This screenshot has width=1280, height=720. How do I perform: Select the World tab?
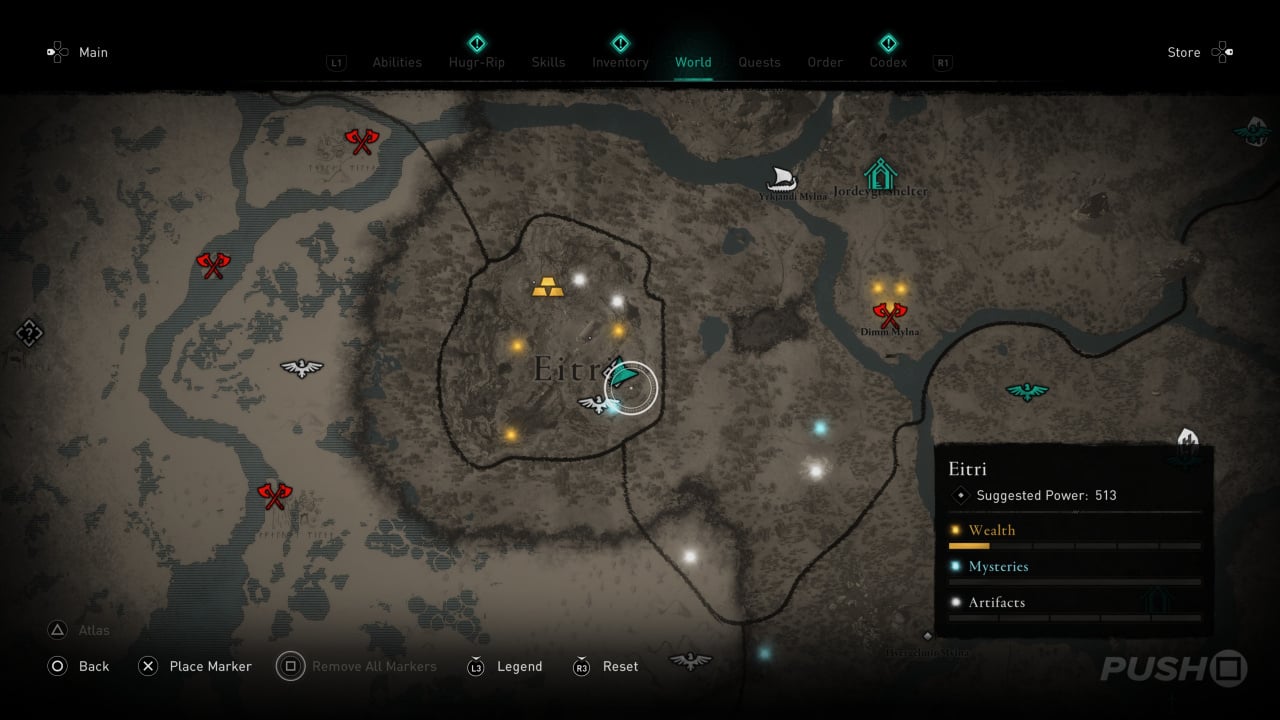[x=693, y=62]
